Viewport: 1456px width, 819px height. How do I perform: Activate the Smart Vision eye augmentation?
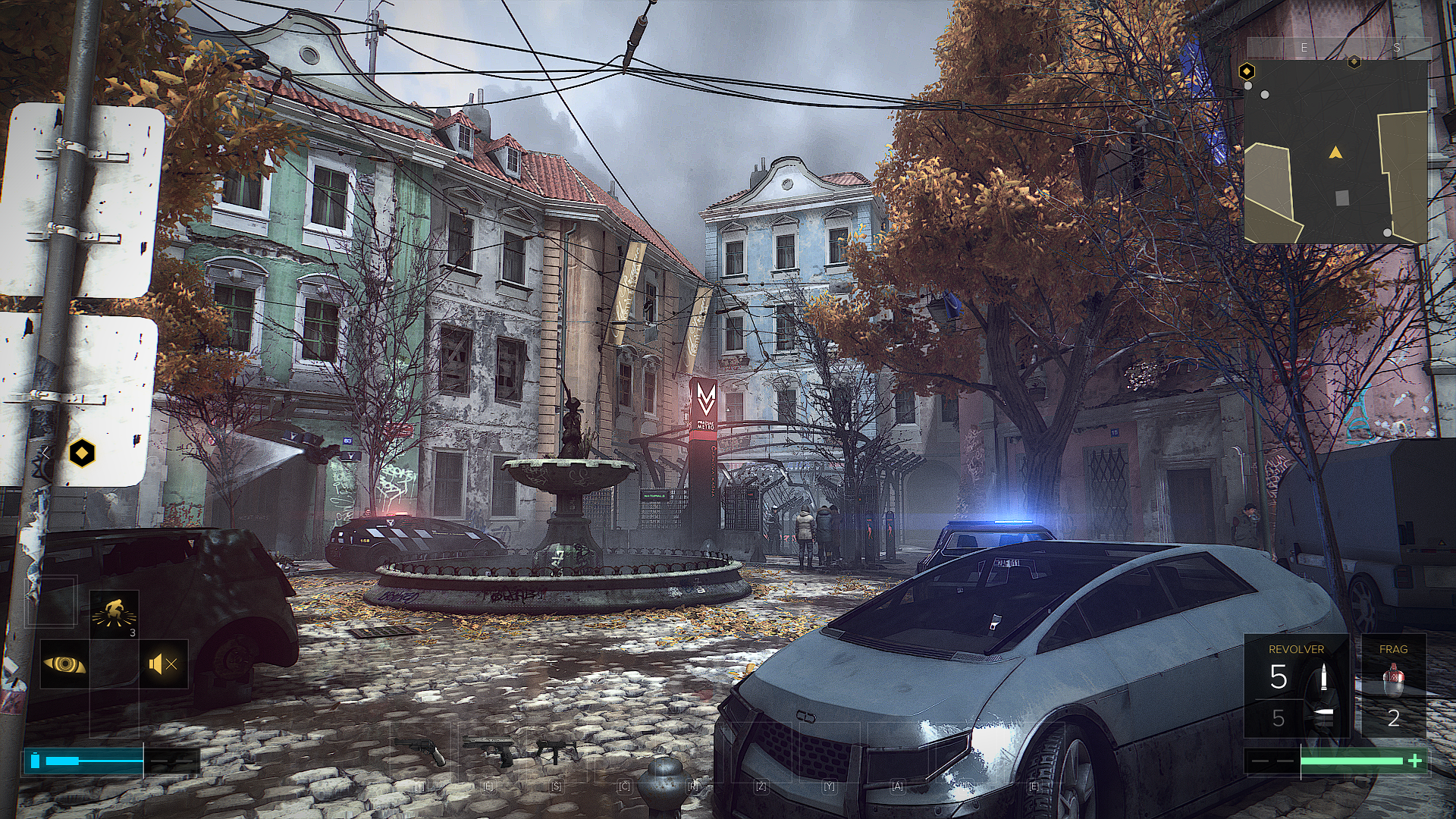click(x=64, y=664)
